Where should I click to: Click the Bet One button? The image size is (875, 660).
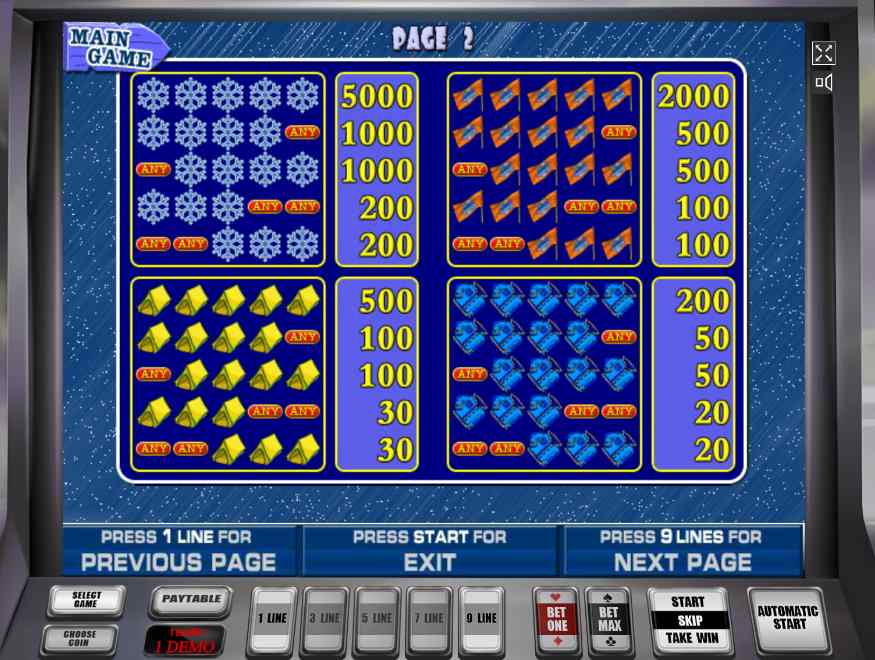tap(556, 620)
